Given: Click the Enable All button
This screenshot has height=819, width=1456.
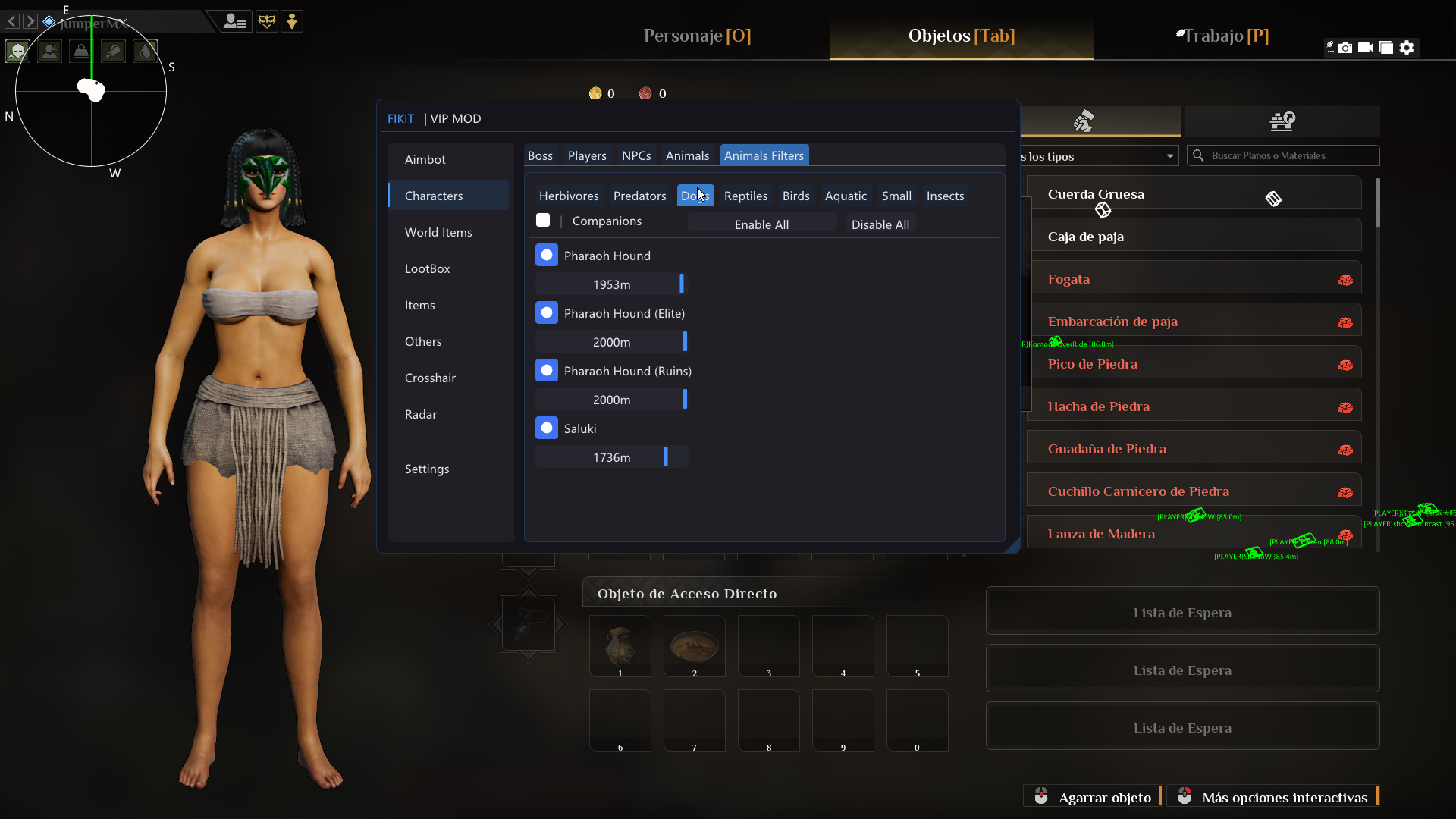Looking at the screenshot, I should click(762, 224).
